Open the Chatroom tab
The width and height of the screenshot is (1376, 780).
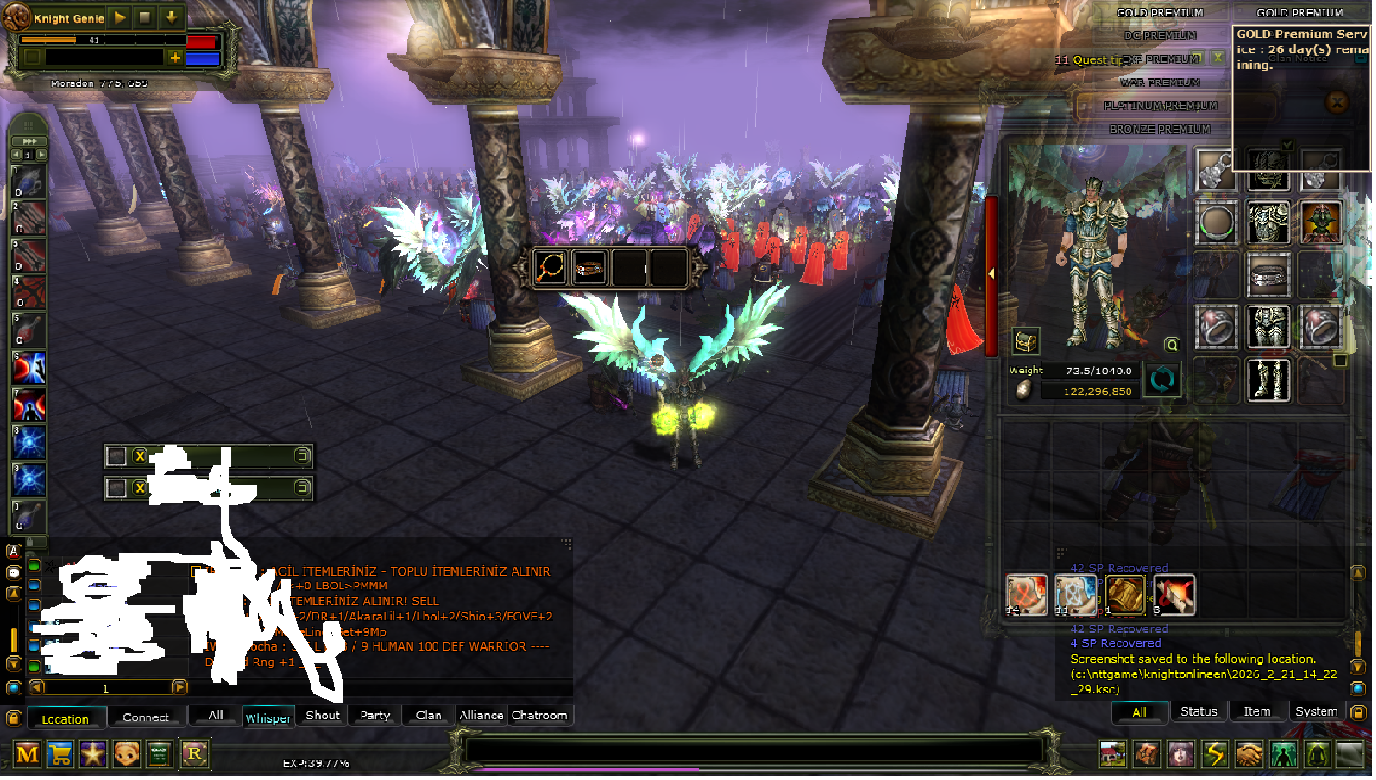[x=540, y=715]
